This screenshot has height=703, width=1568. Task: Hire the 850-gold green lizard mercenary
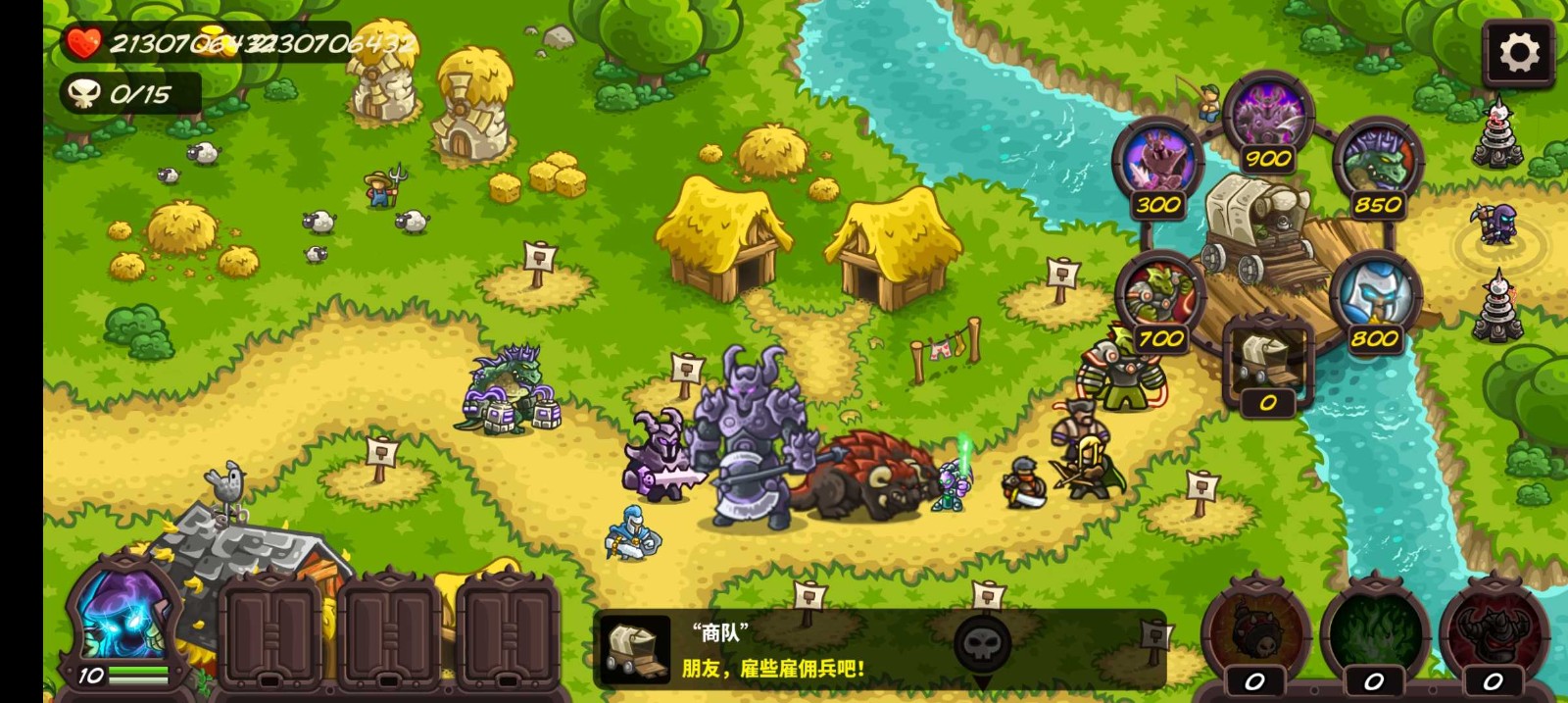(1377, 164)
